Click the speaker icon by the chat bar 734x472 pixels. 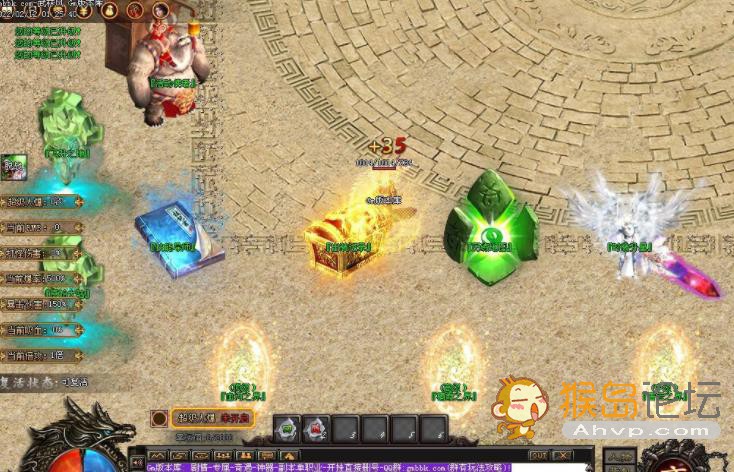(x=137, y=462)
